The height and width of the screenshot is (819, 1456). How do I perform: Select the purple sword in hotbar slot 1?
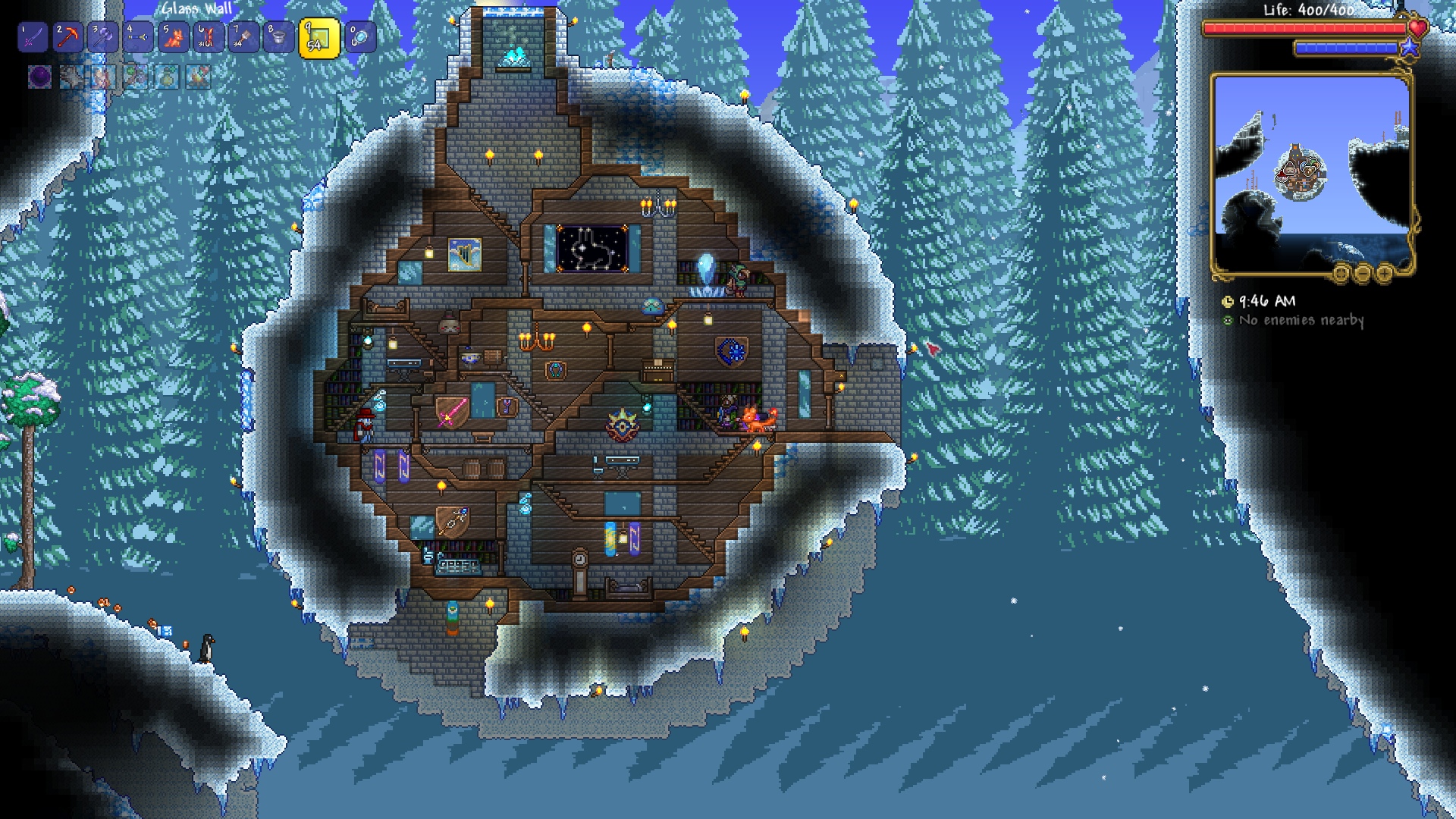pos(32,36)
